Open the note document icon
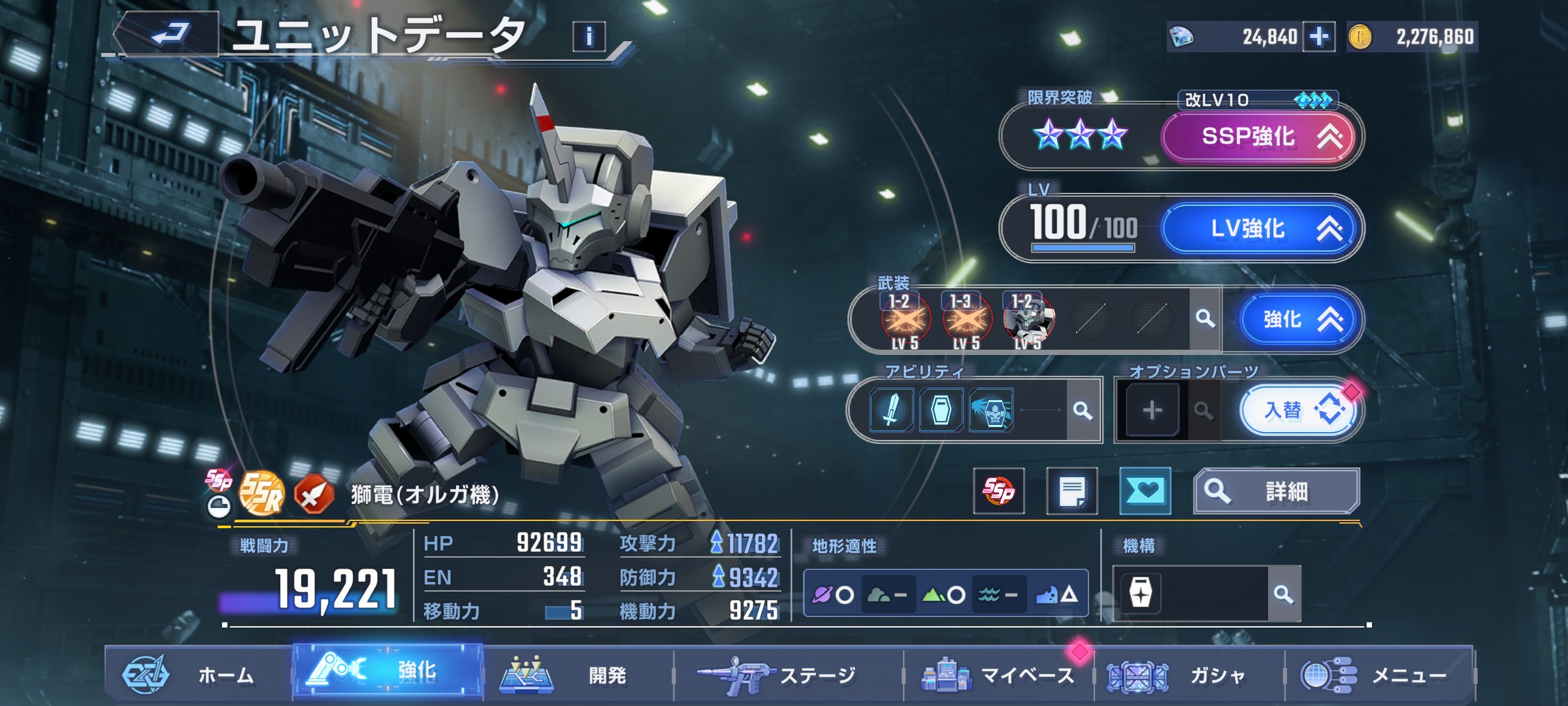This screenshot has height=706, width=1568. (1071, 490)
